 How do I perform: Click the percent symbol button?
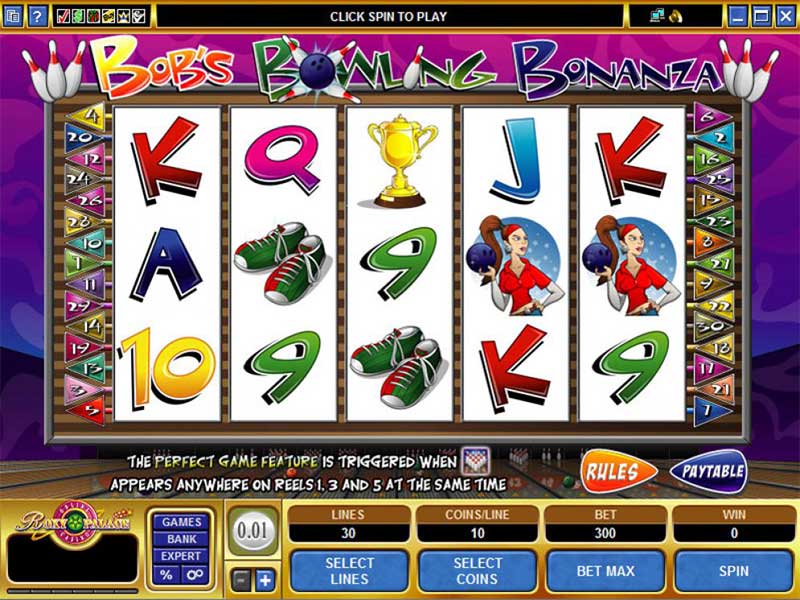point(166,575)
